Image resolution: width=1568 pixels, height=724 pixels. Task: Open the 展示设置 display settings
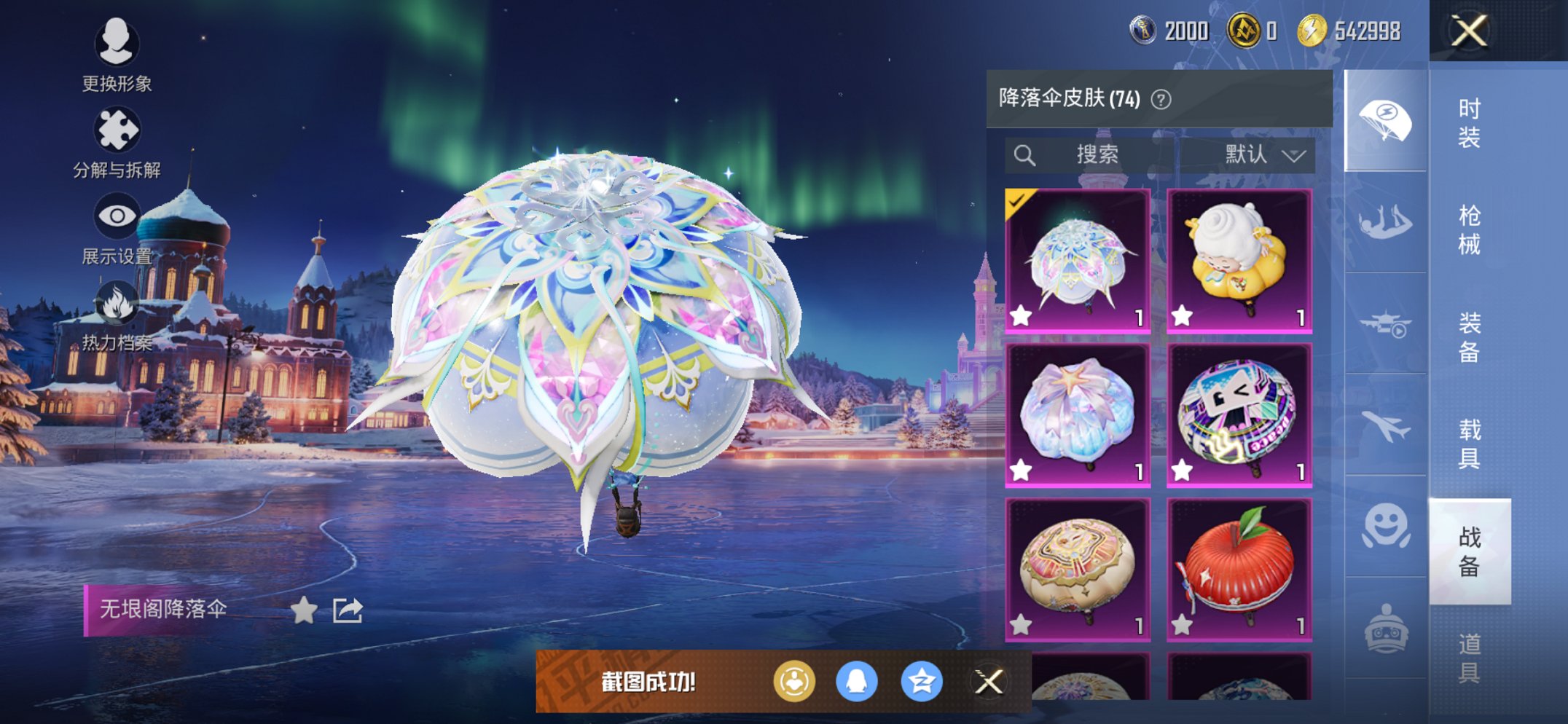(118, 215)
